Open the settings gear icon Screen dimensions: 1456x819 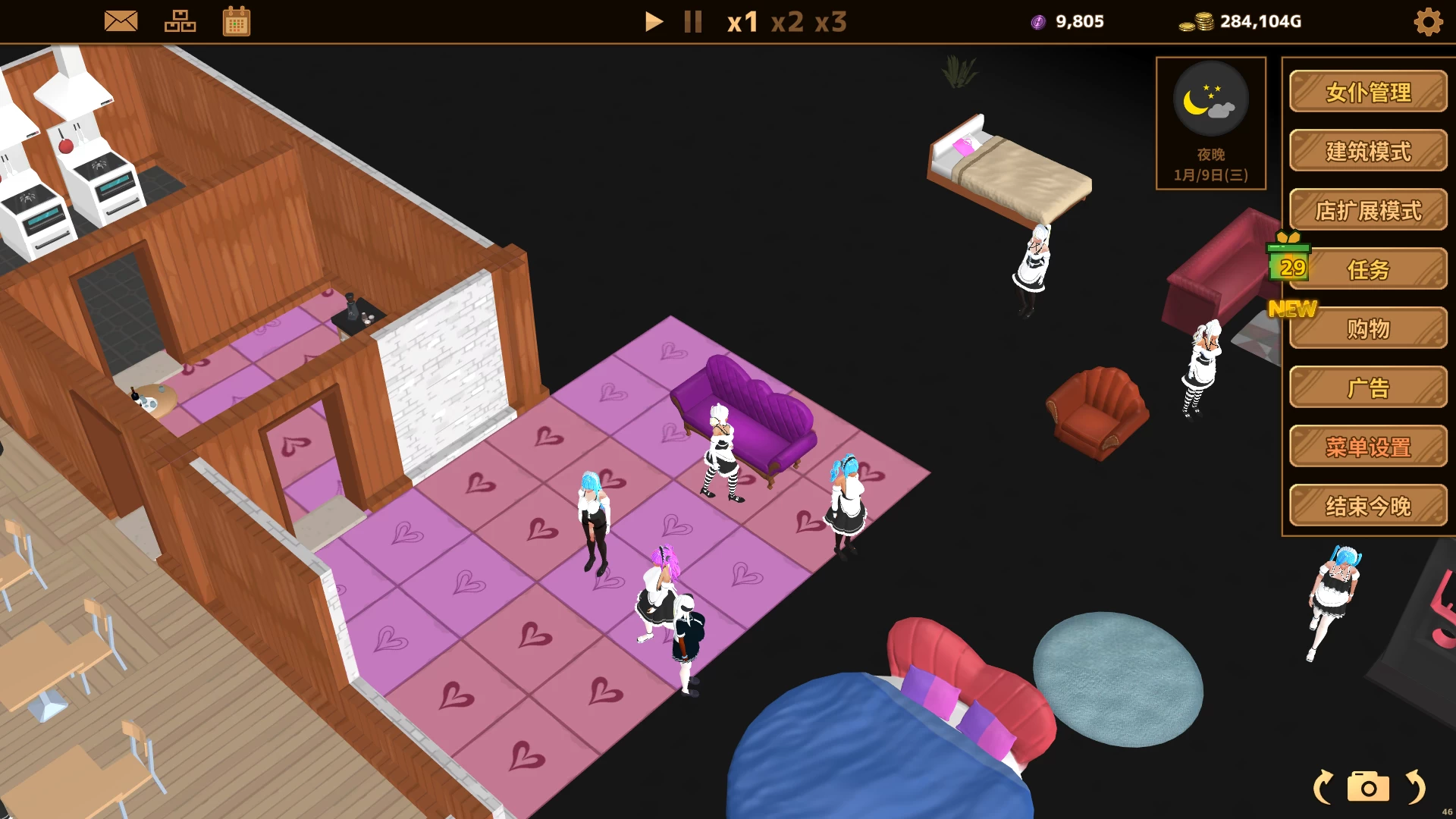[1429, 22]
